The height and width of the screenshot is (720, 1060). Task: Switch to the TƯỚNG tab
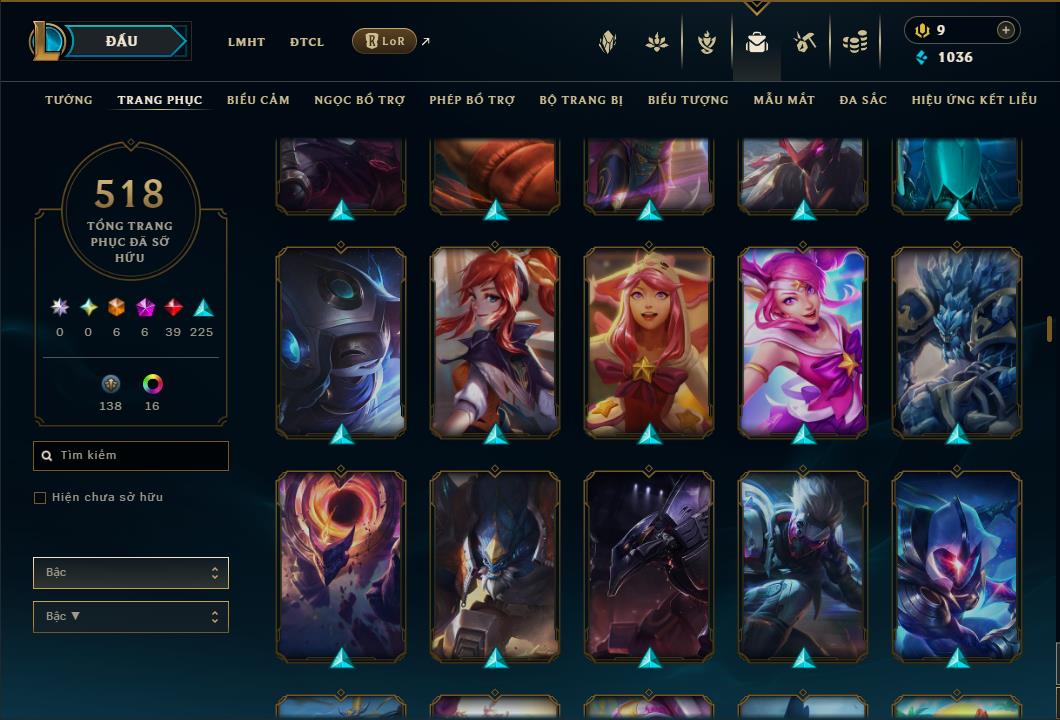(x=69, y=100)
